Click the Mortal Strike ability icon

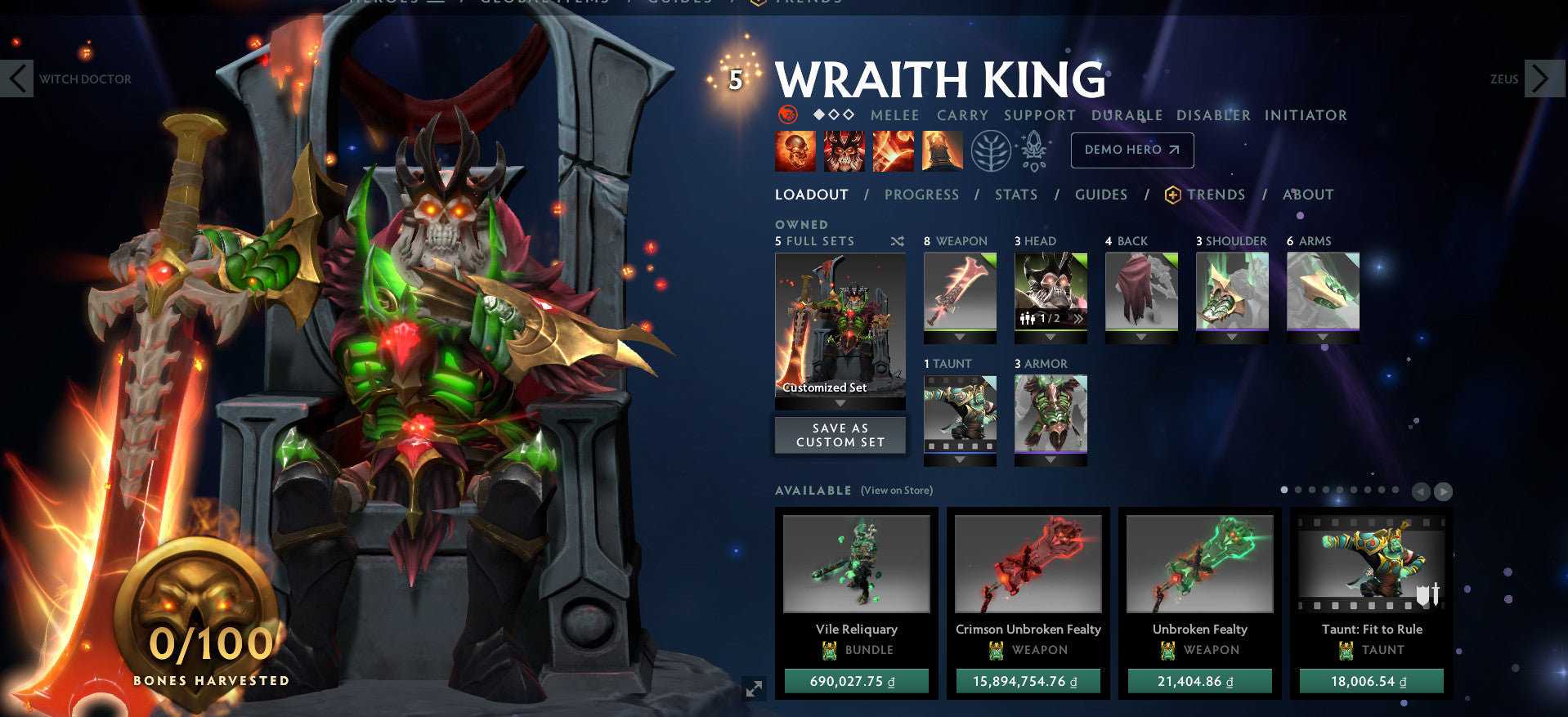point(893,150)
